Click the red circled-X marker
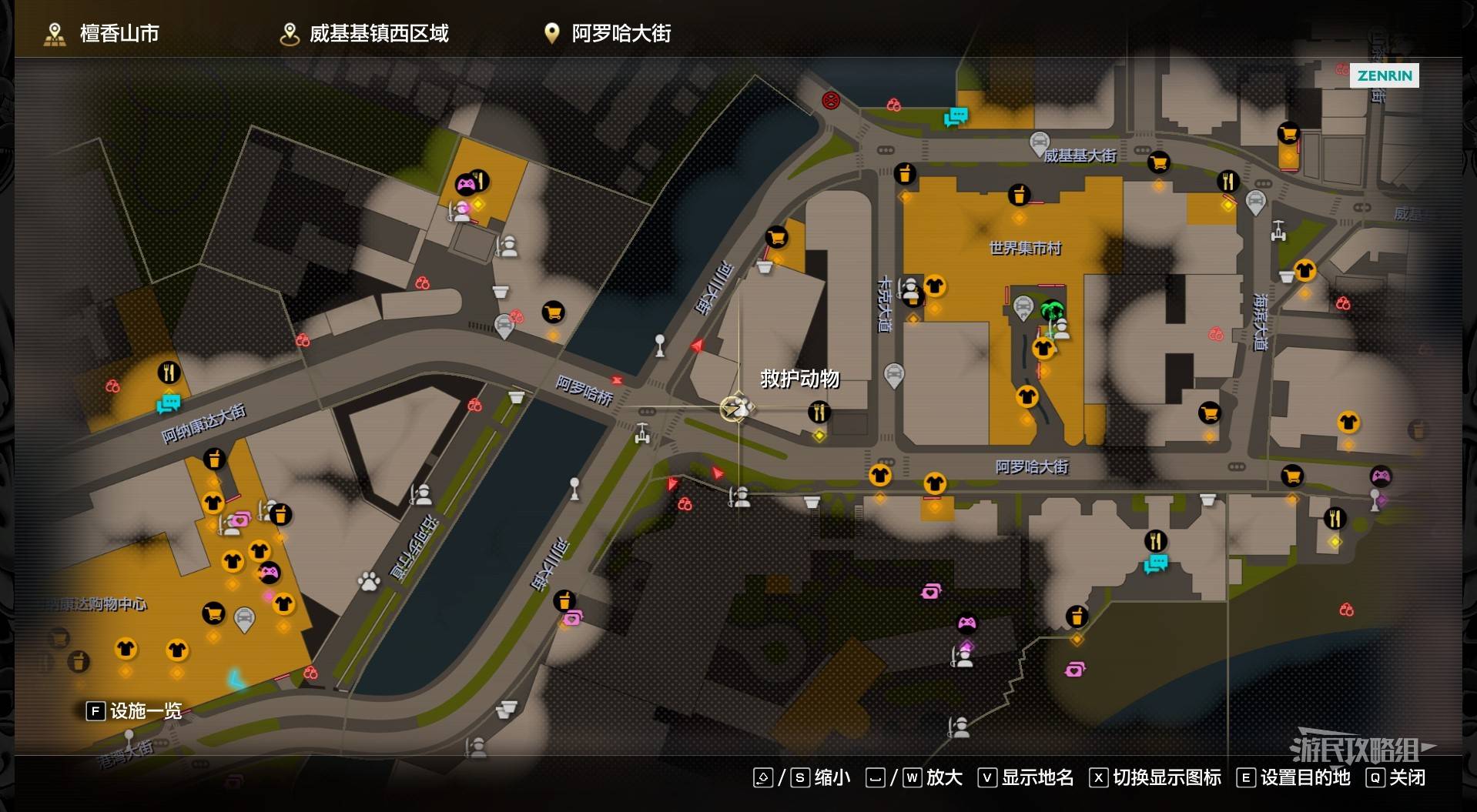This screenshot has width=1477, height=812. pyautogui.click(x=830, y=100)
